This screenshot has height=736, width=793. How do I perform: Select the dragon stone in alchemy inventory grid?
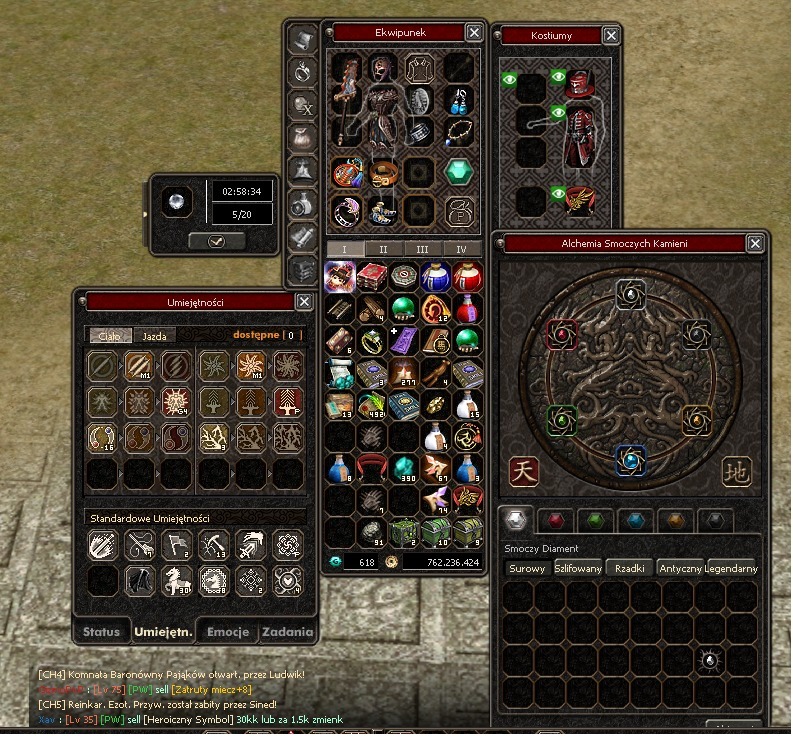(709, 659)
